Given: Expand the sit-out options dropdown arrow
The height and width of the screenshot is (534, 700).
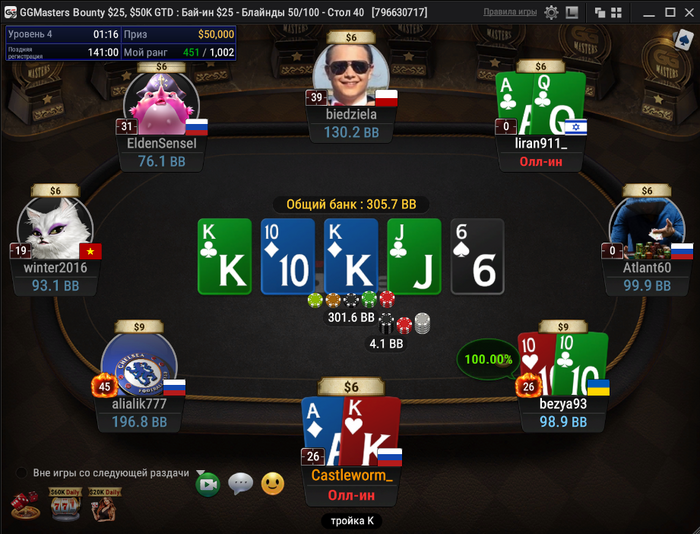Looking at the screenshot, I should tap(200, 473).
